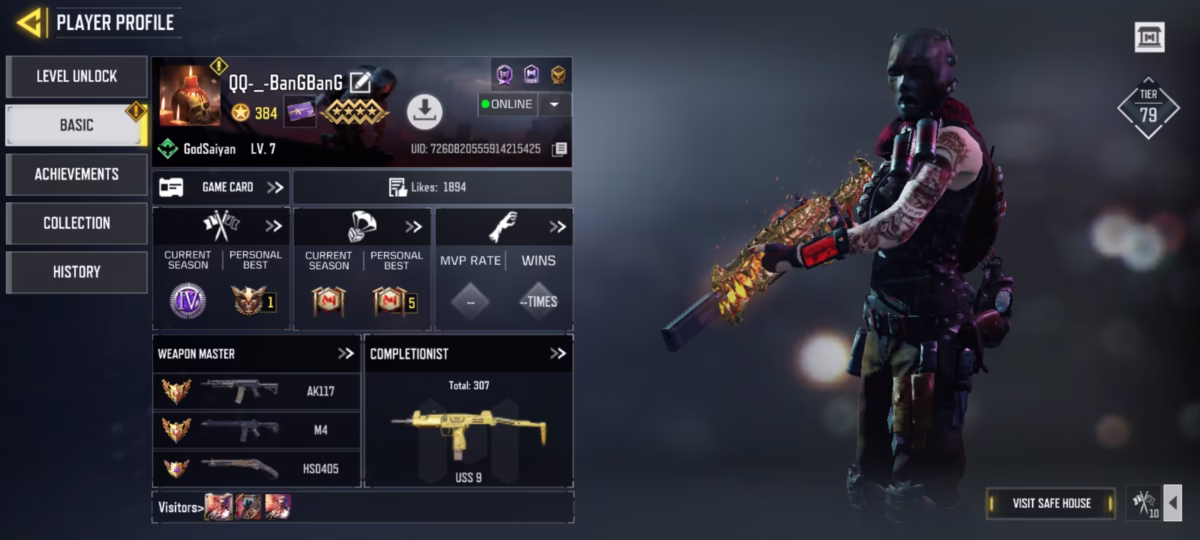Expand the Weapon Master section
This screenshot has width=1200, height=540.
346,353
